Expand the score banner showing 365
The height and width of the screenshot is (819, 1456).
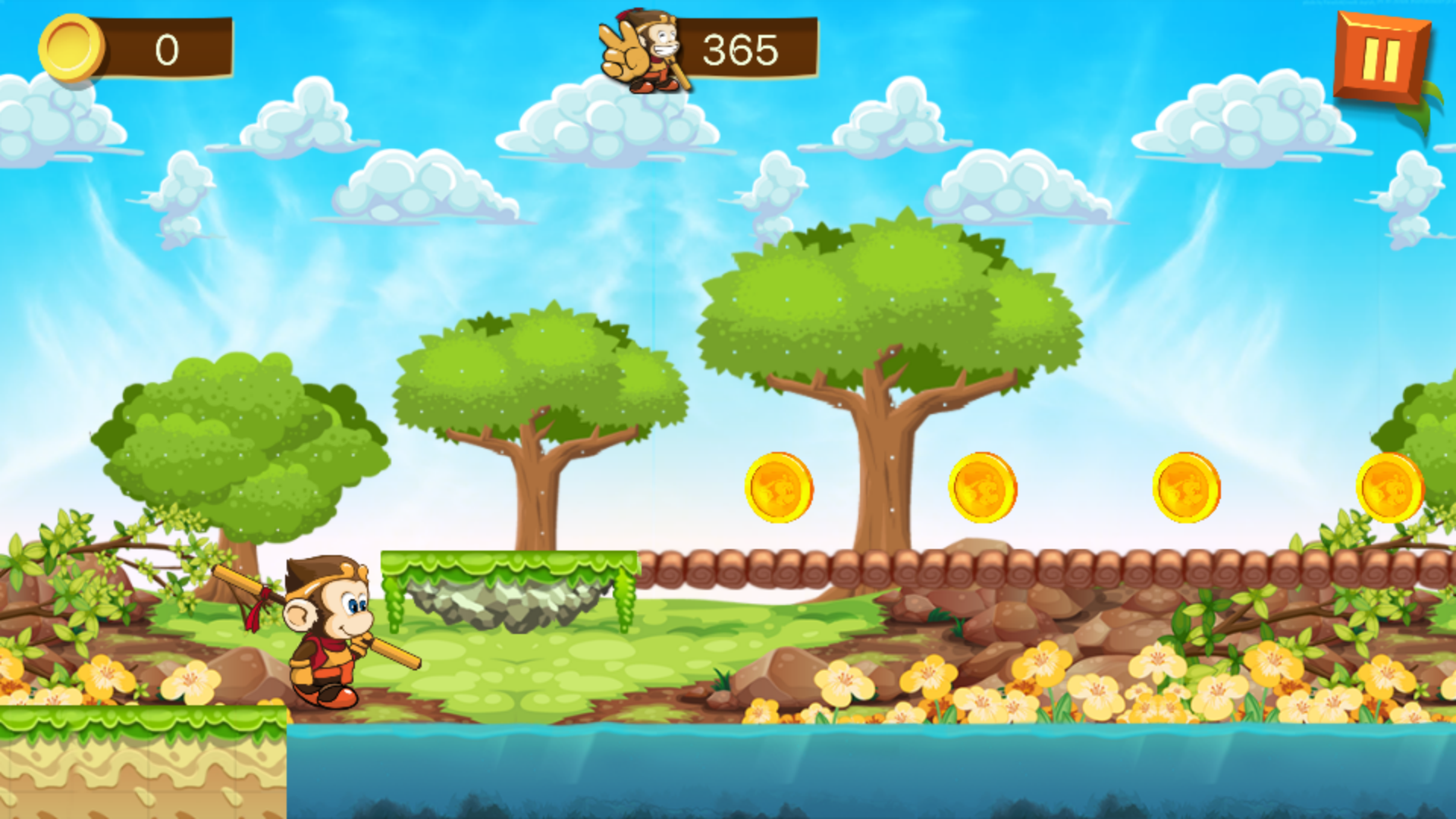pos(739,49)
